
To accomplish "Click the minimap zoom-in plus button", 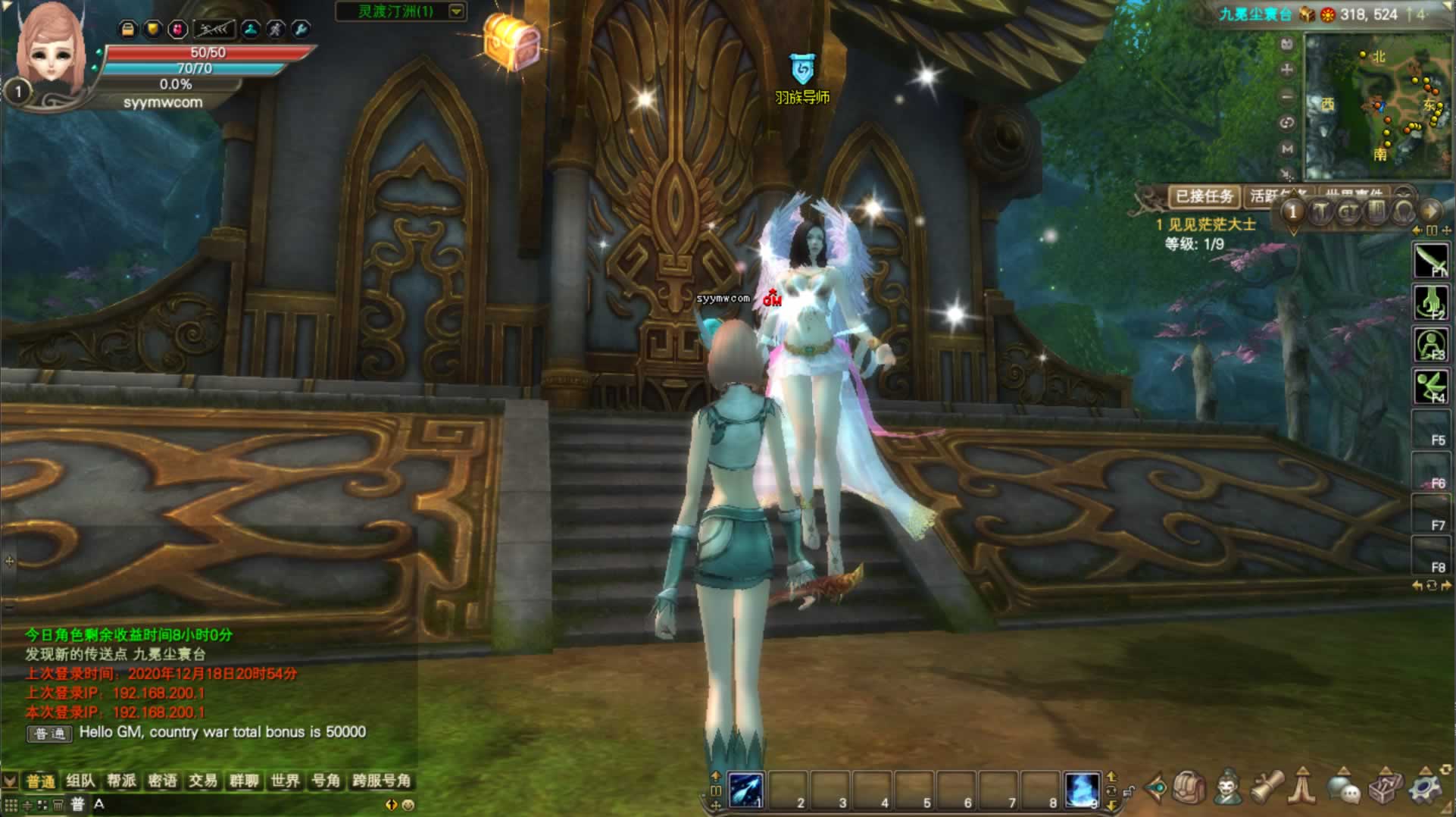I will click(1286, 70).
